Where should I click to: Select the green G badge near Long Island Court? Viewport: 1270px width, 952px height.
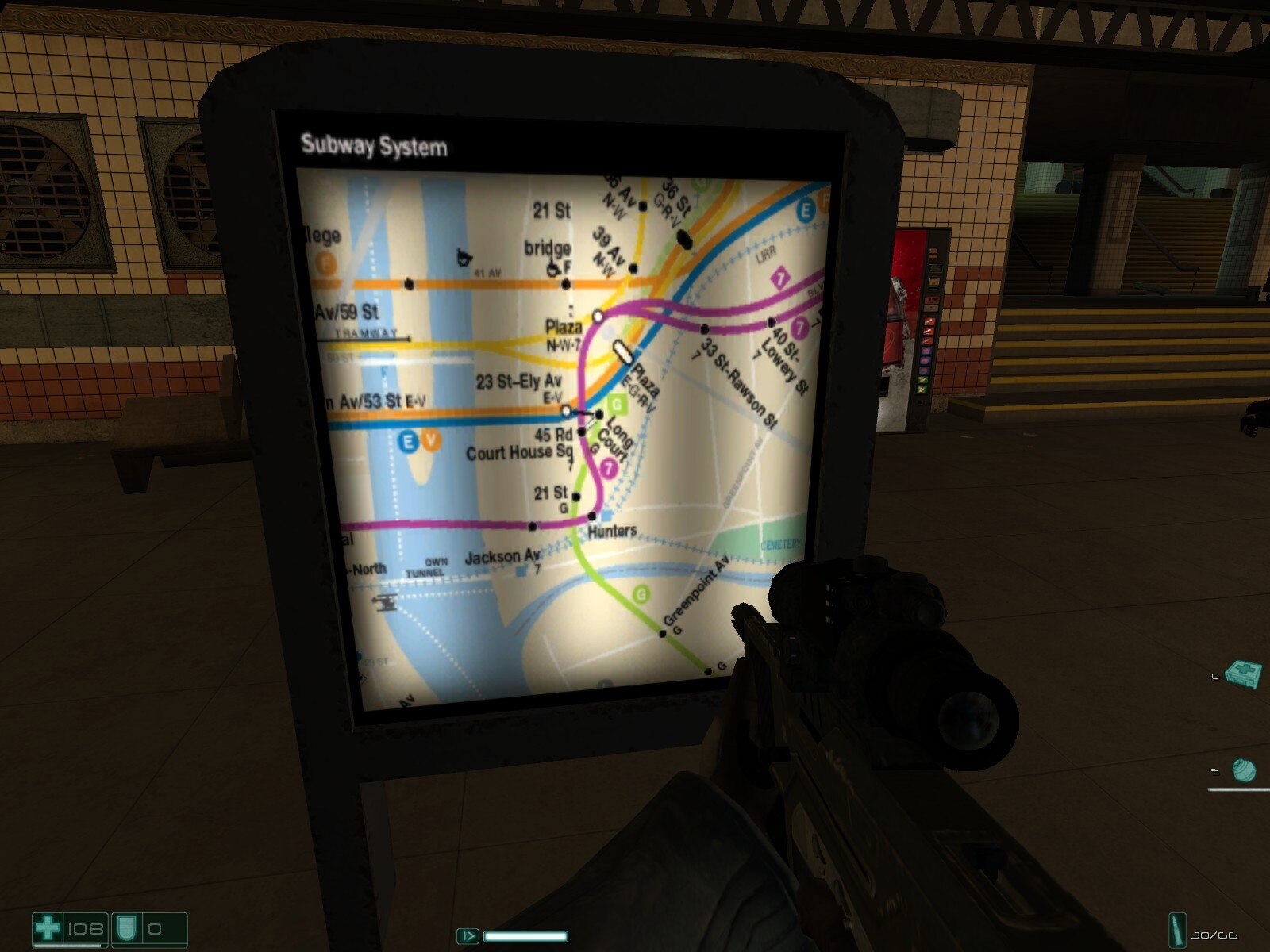[x=616, y=403]
